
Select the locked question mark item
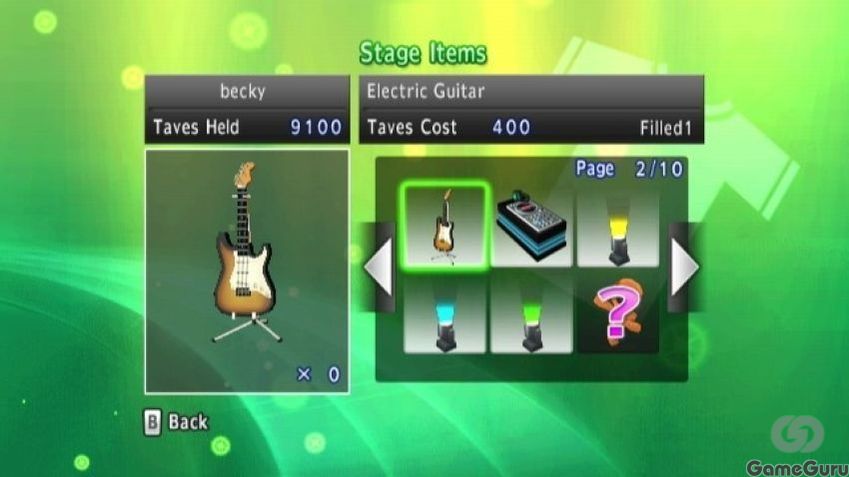[617, 313]
